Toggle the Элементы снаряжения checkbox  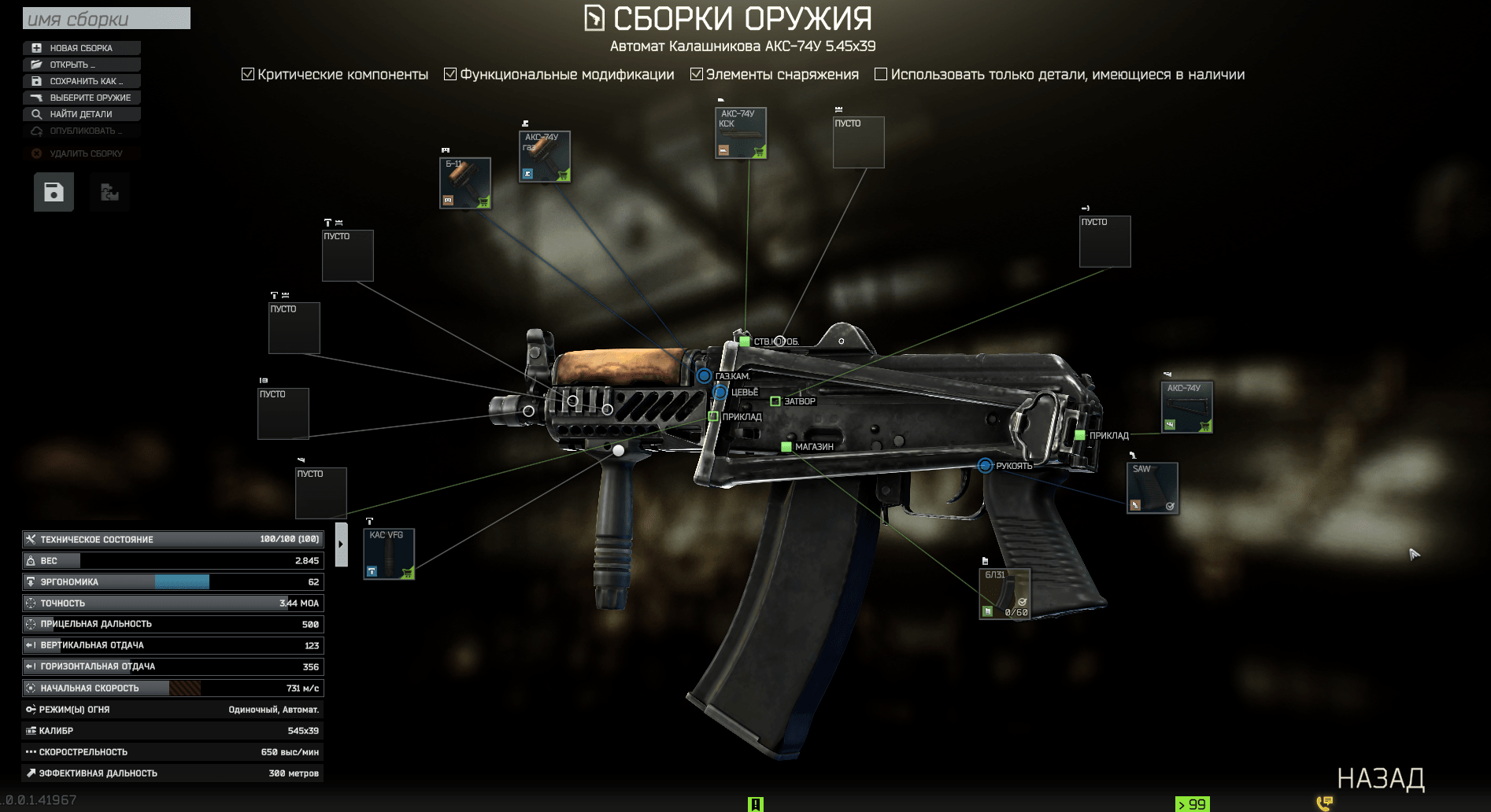[697, 74]
